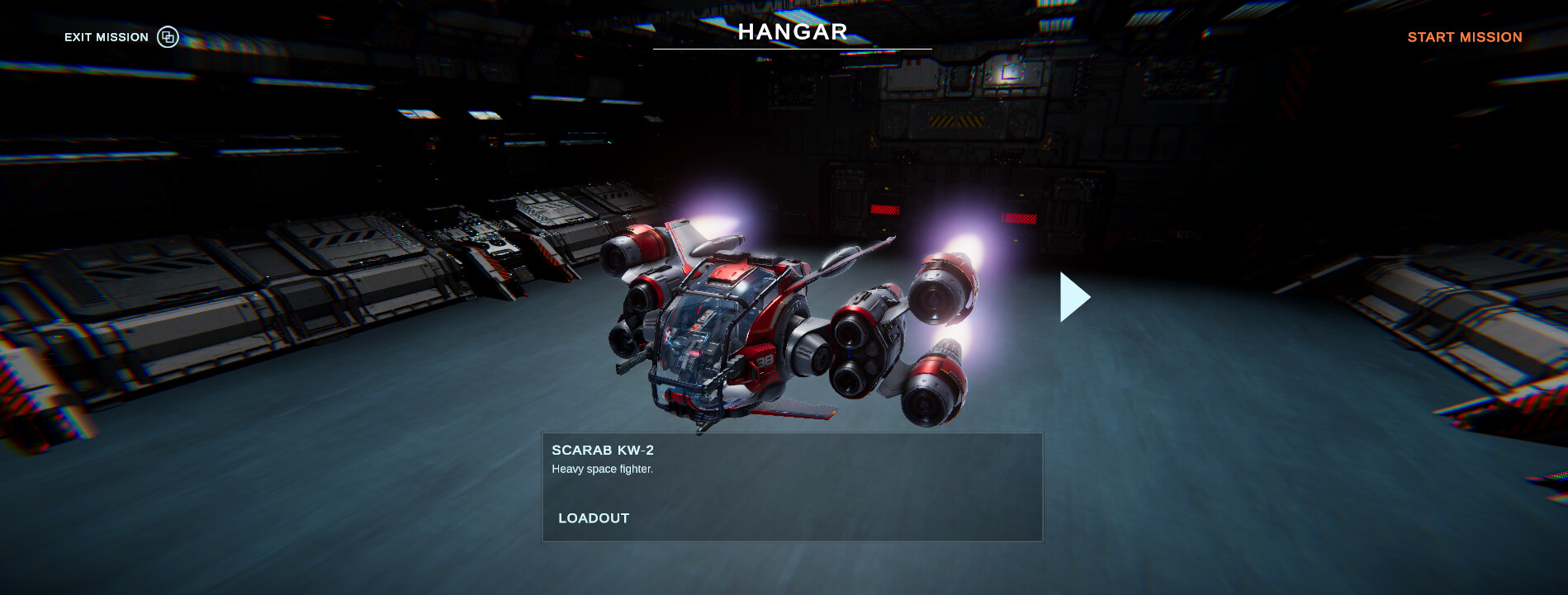
Task: Open LOADOUT to customize the heavy space fighter
Action: (x=593, y=518)
